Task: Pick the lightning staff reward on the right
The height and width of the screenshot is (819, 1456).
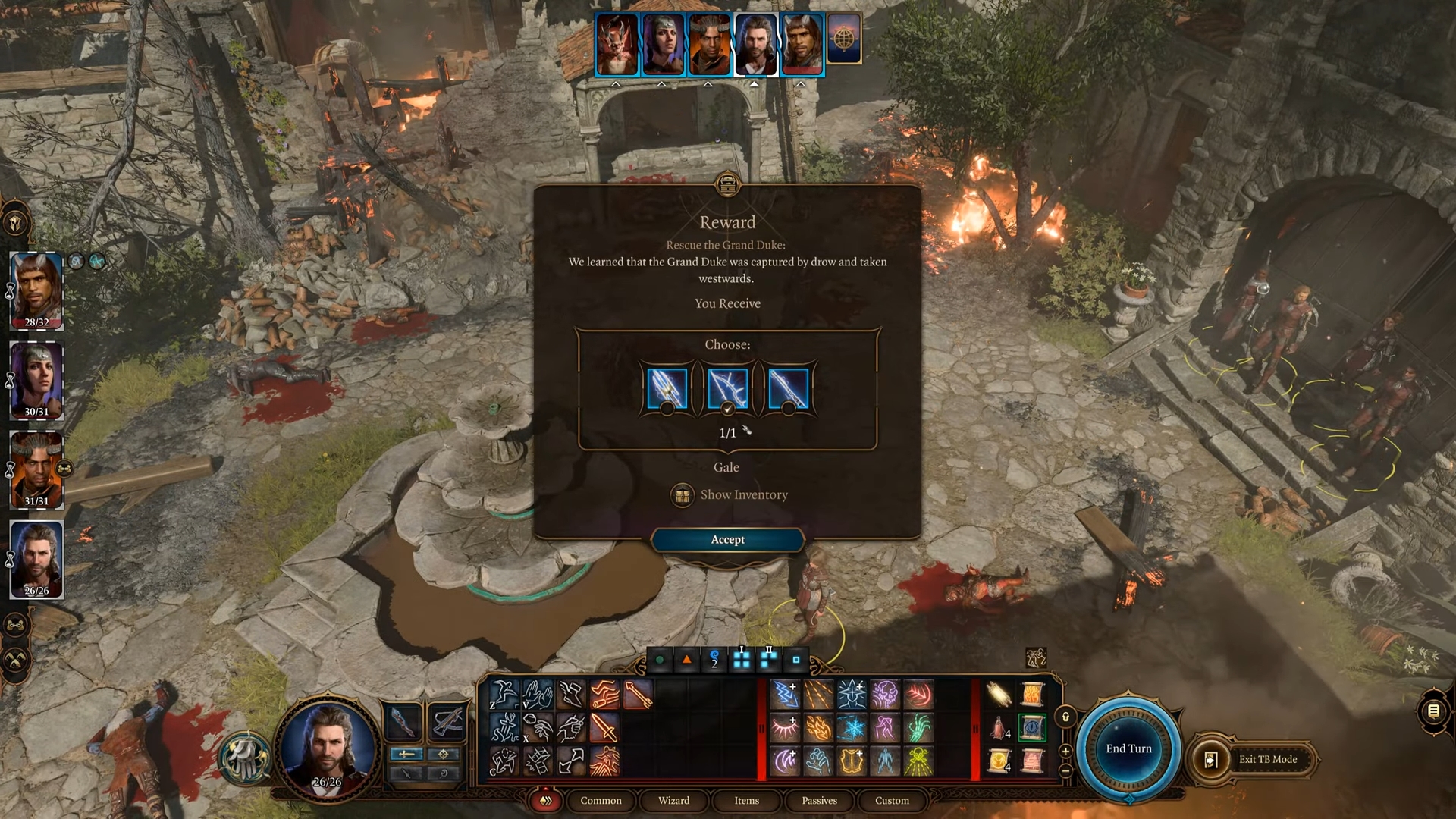Action: click(x=788, y=388)
